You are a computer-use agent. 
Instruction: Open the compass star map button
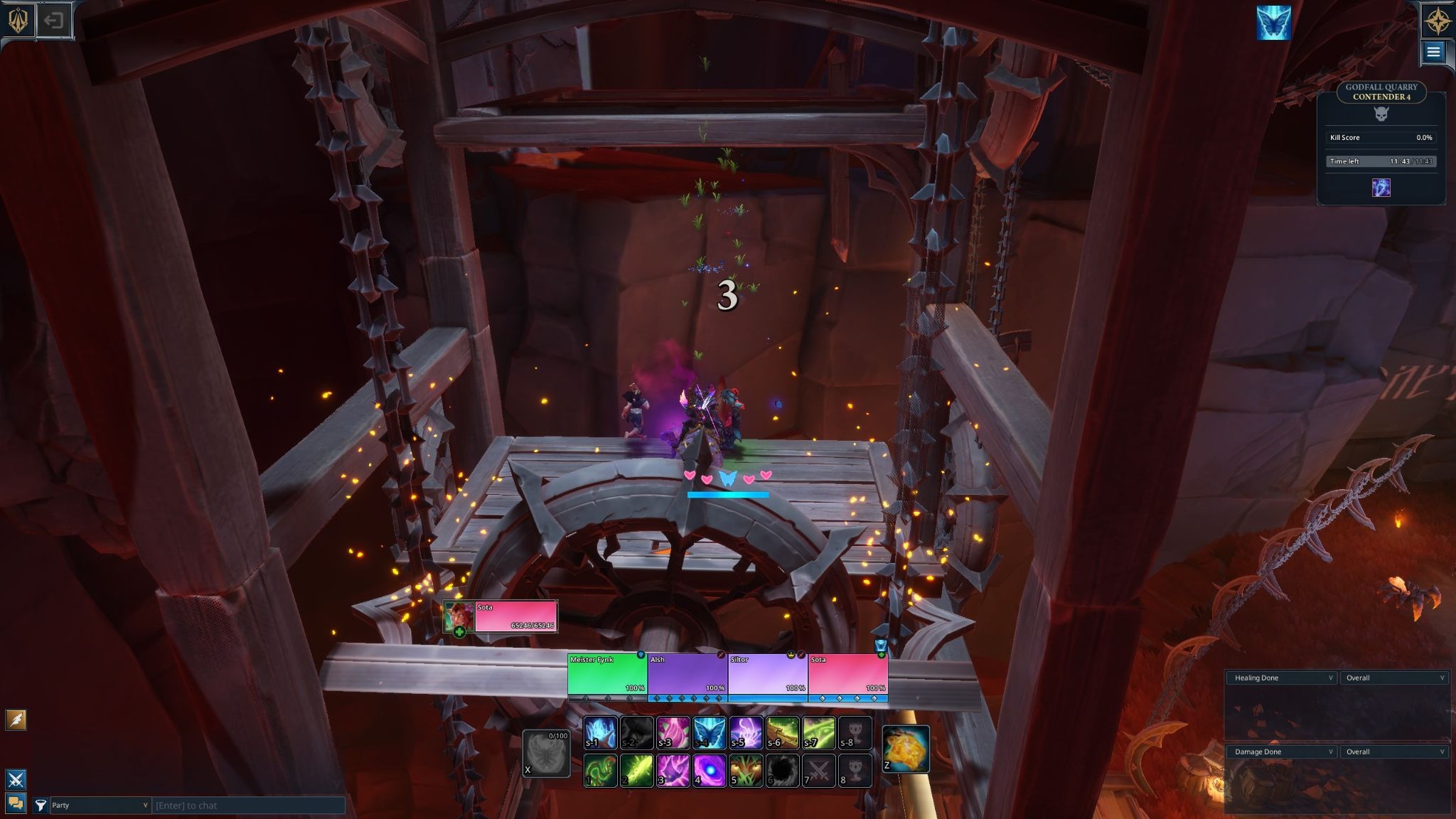click(x=1436, y=20)
